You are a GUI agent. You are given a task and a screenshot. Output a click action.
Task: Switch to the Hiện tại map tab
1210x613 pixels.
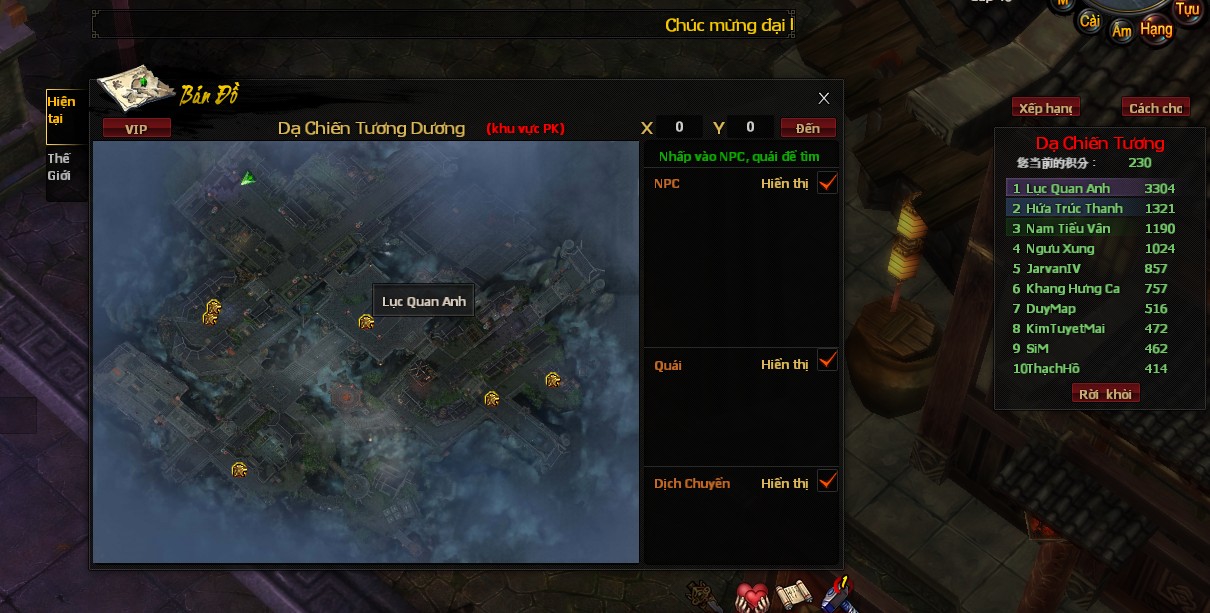(x=61, y=111)
